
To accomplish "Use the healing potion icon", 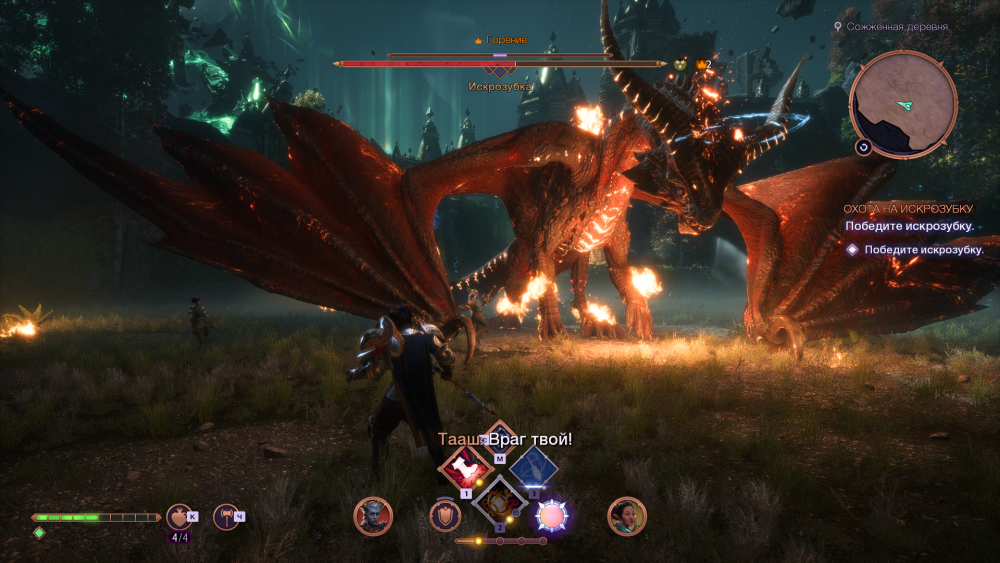I will pyautogui.click(x=180, y=516).
